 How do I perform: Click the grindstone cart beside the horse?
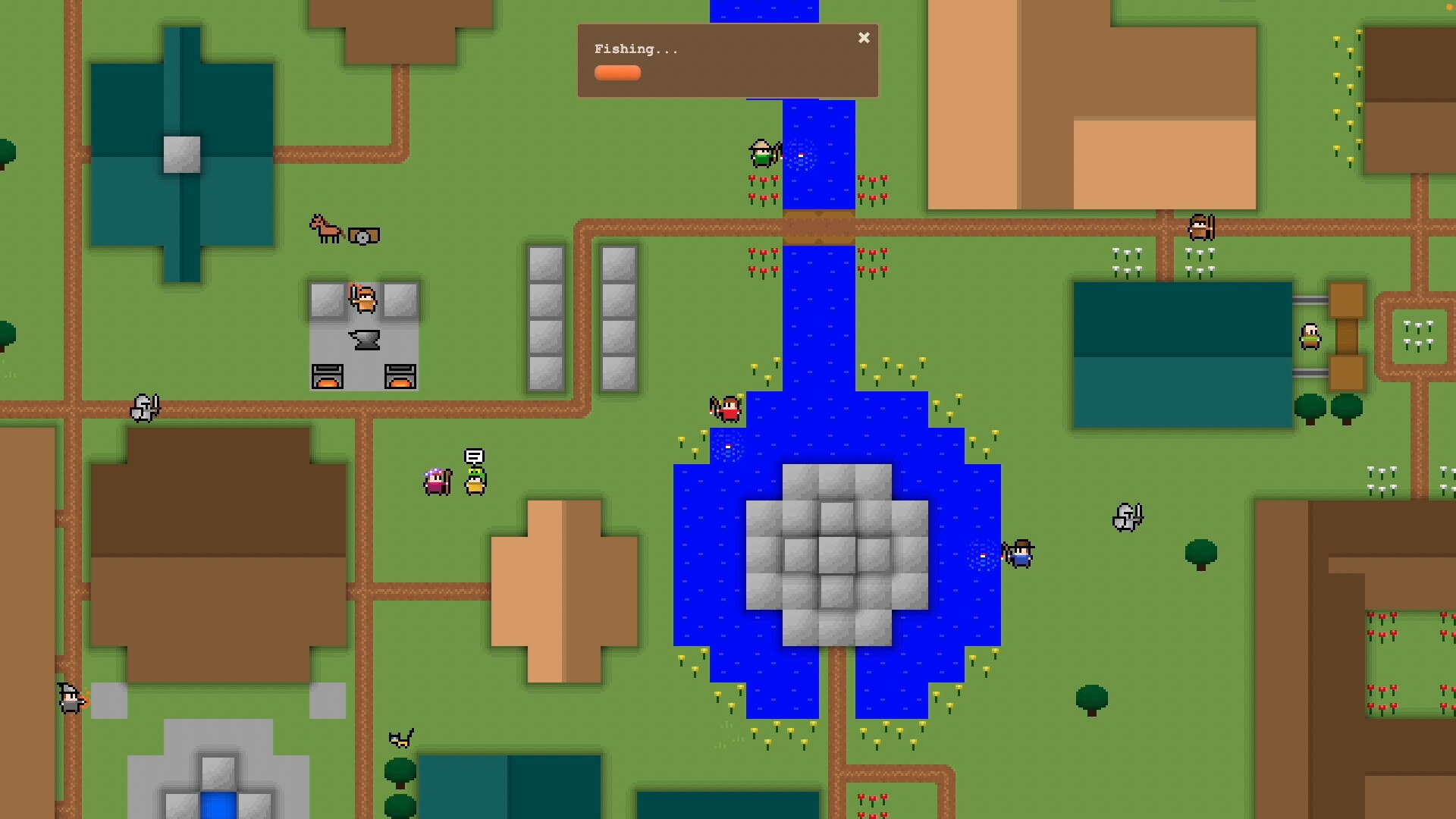pyautogui.click(x=363, y=234)
